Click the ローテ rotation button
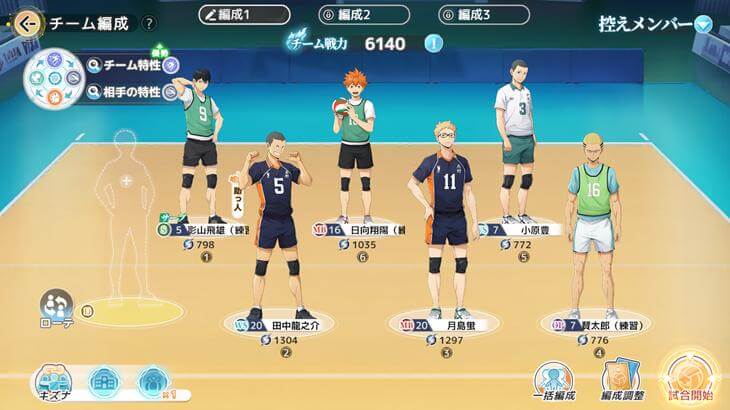The width and height of the screenshot is (730, 410). pos(57,309)
